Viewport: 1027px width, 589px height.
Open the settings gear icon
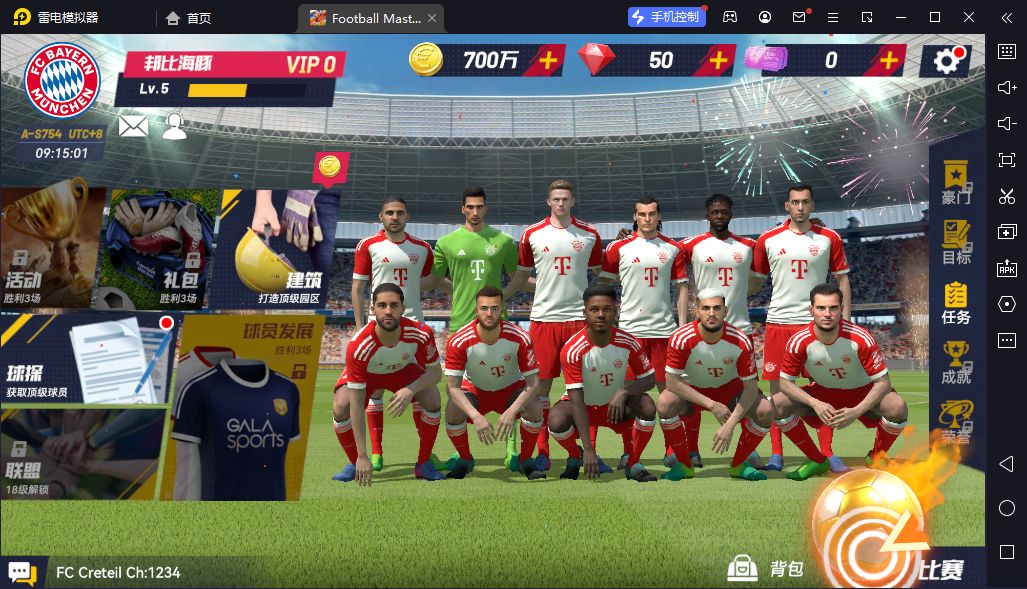click(x=946, y=61)
